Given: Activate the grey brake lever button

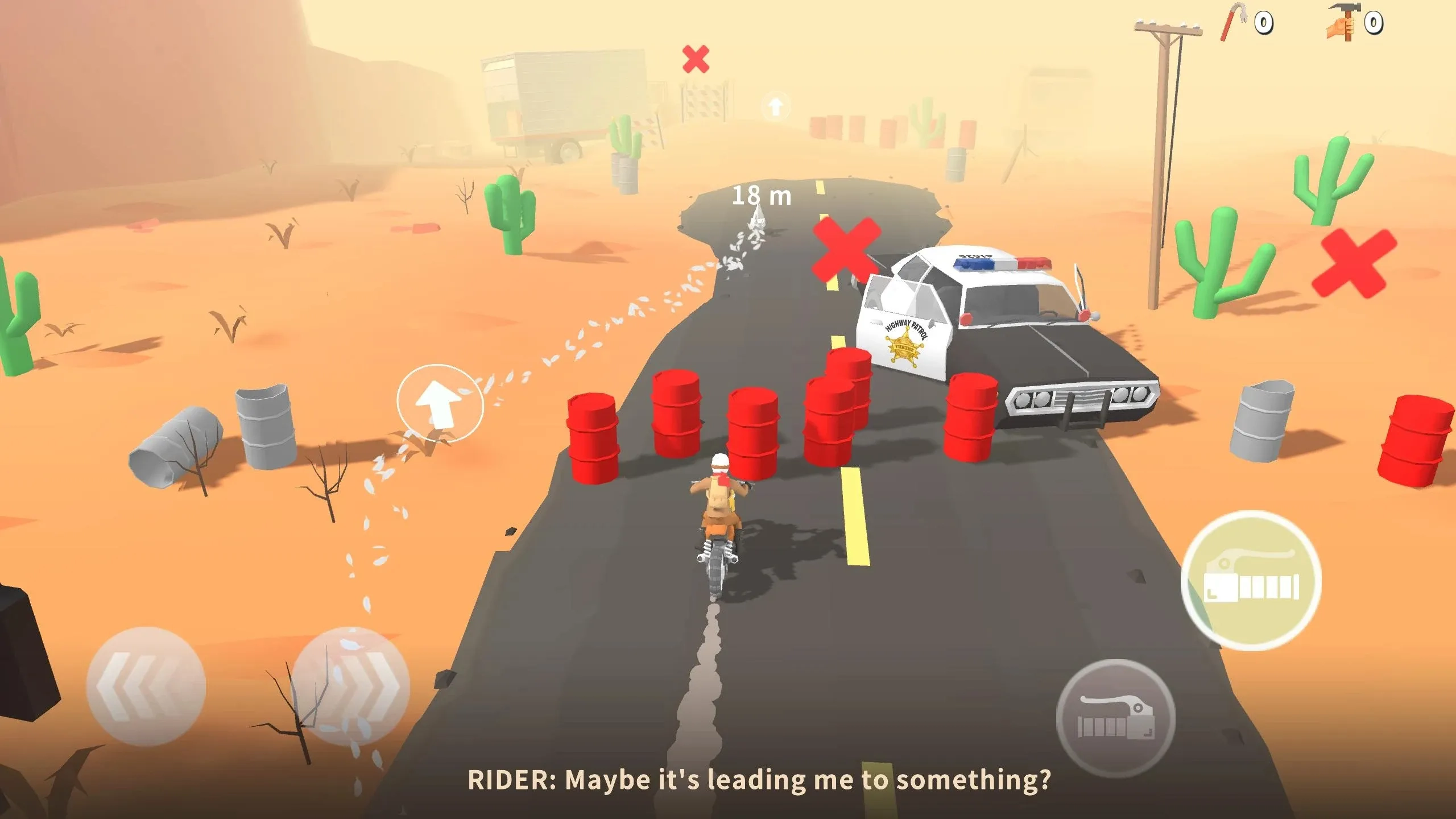Looking at the screenshot, I should coord(1115,719).
